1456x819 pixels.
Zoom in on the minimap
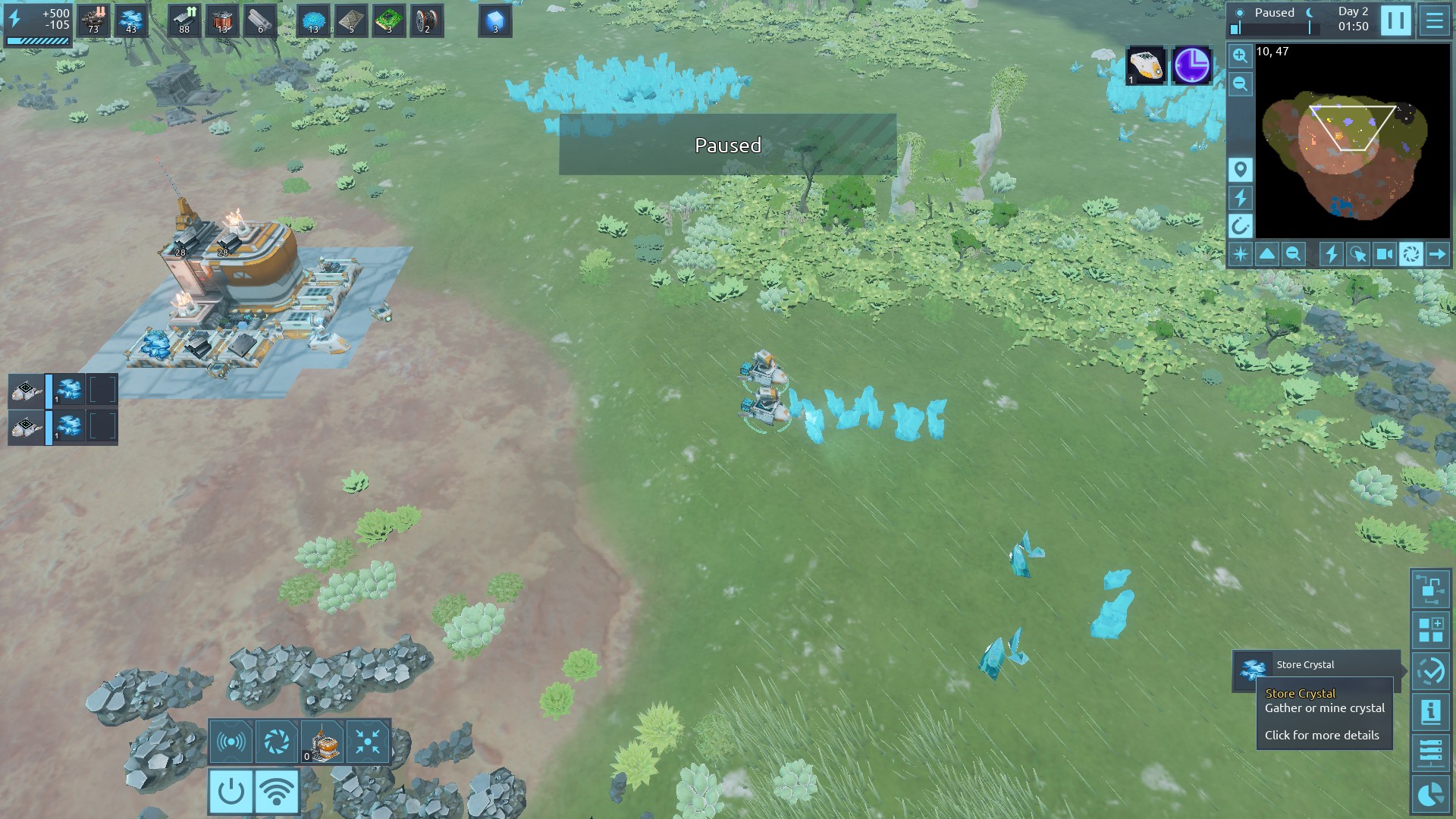1240,56
